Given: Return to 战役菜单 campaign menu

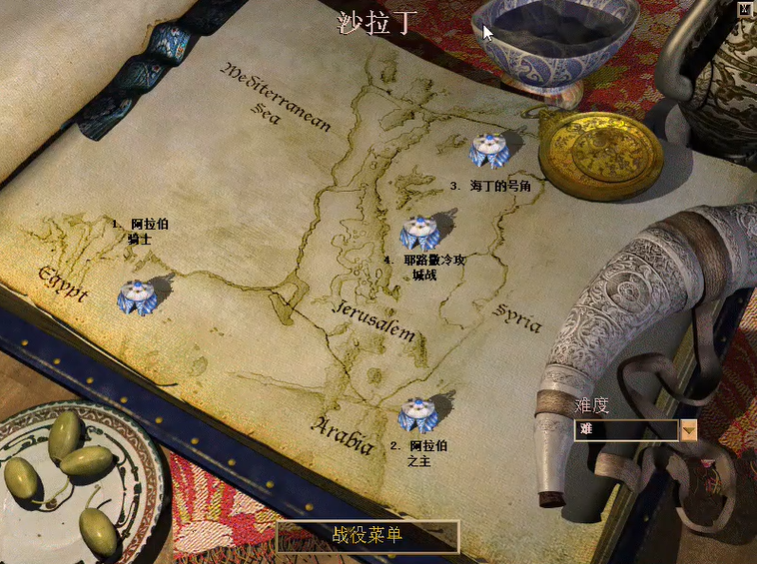Looking at the screenshot, I should (367, 536).
